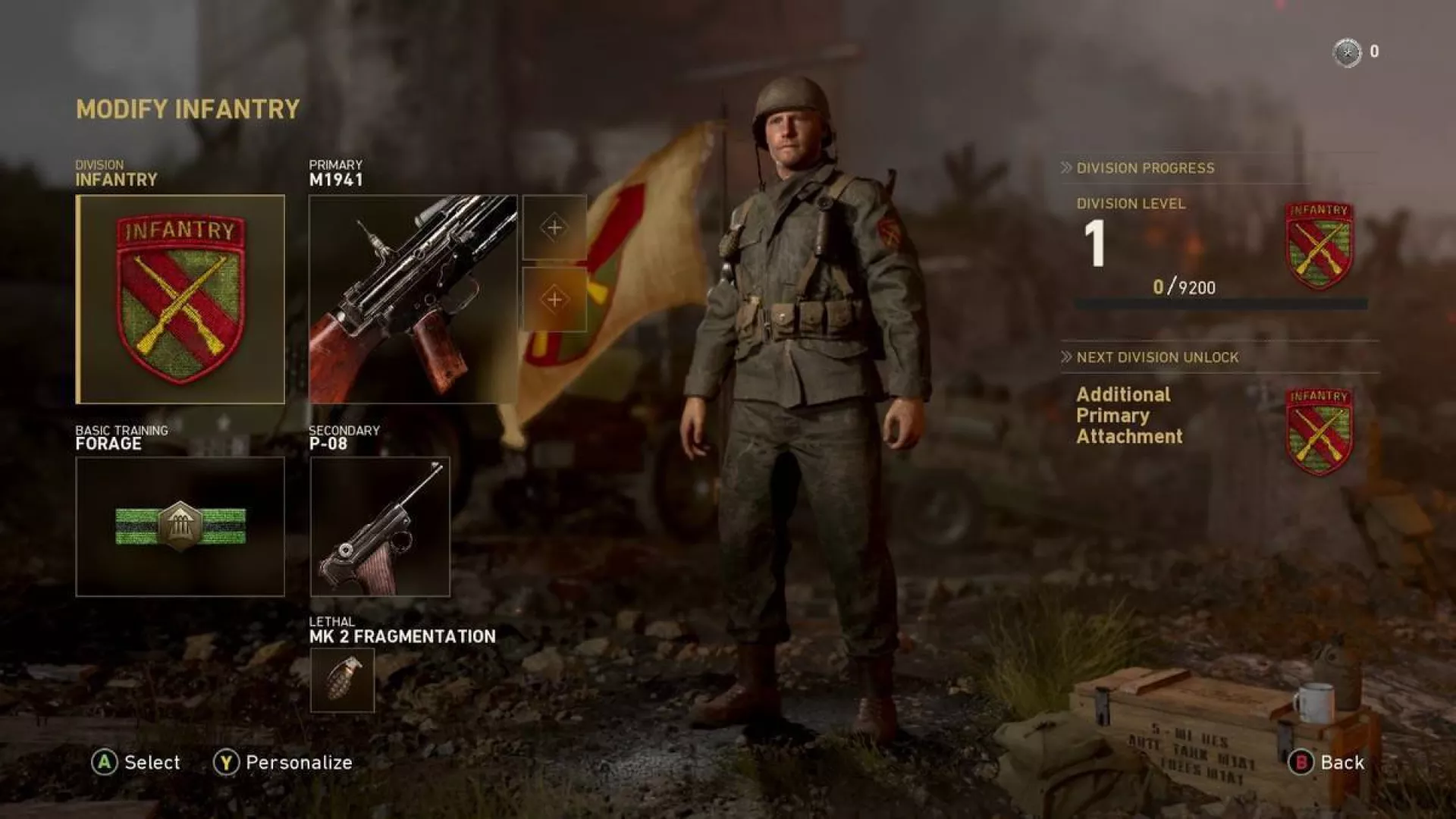
Task: Select the P-08 secondary pistol
Action: (x=381, y=526)
